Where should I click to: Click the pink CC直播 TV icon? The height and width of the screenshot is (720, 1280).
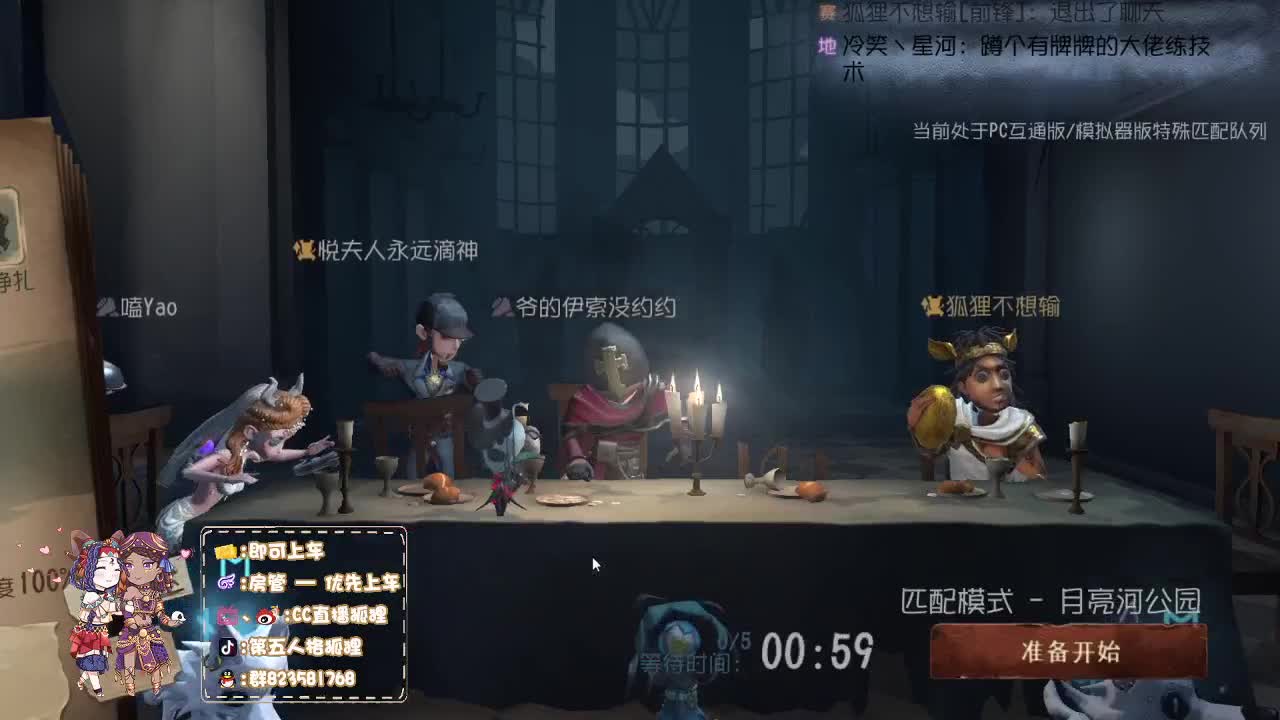click(x=226, y=615)
